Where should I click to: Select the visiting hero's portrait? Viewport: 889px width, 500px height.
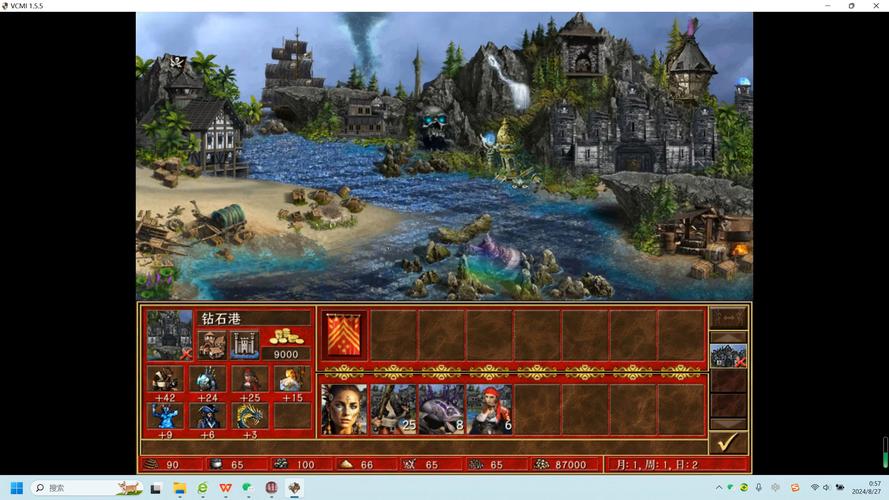[x=344, y=409]
